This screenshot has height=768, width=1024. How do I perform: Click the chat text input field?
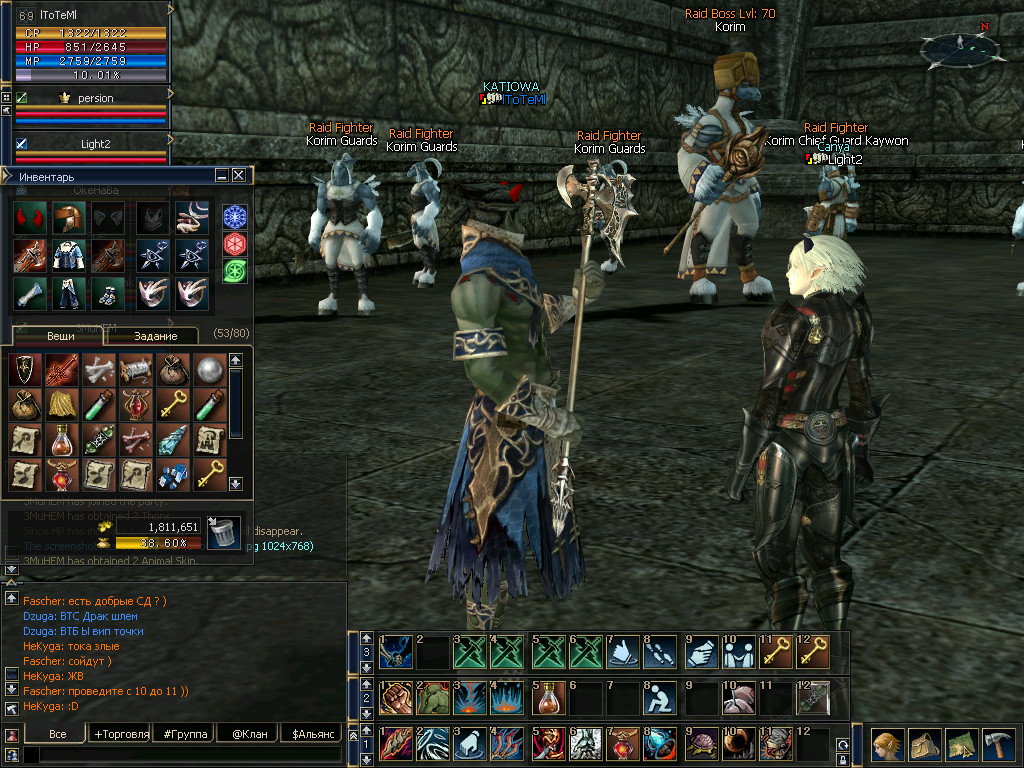click(x=180, y=756)
